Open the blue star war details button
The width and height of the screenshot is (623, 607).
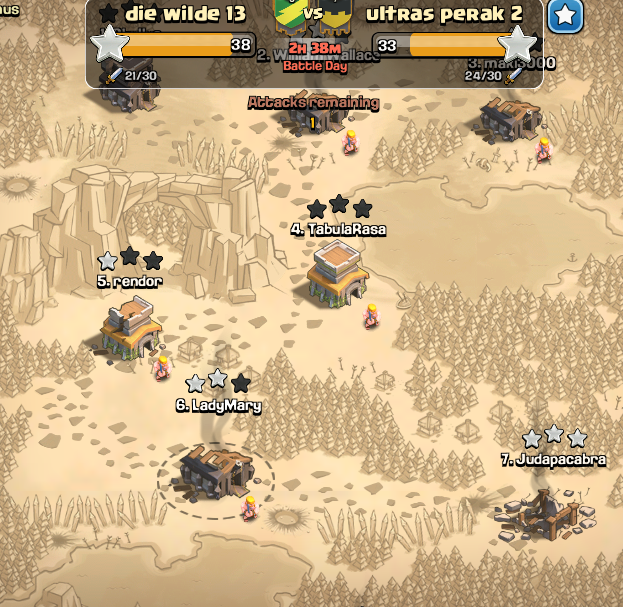tap(566, 16)
